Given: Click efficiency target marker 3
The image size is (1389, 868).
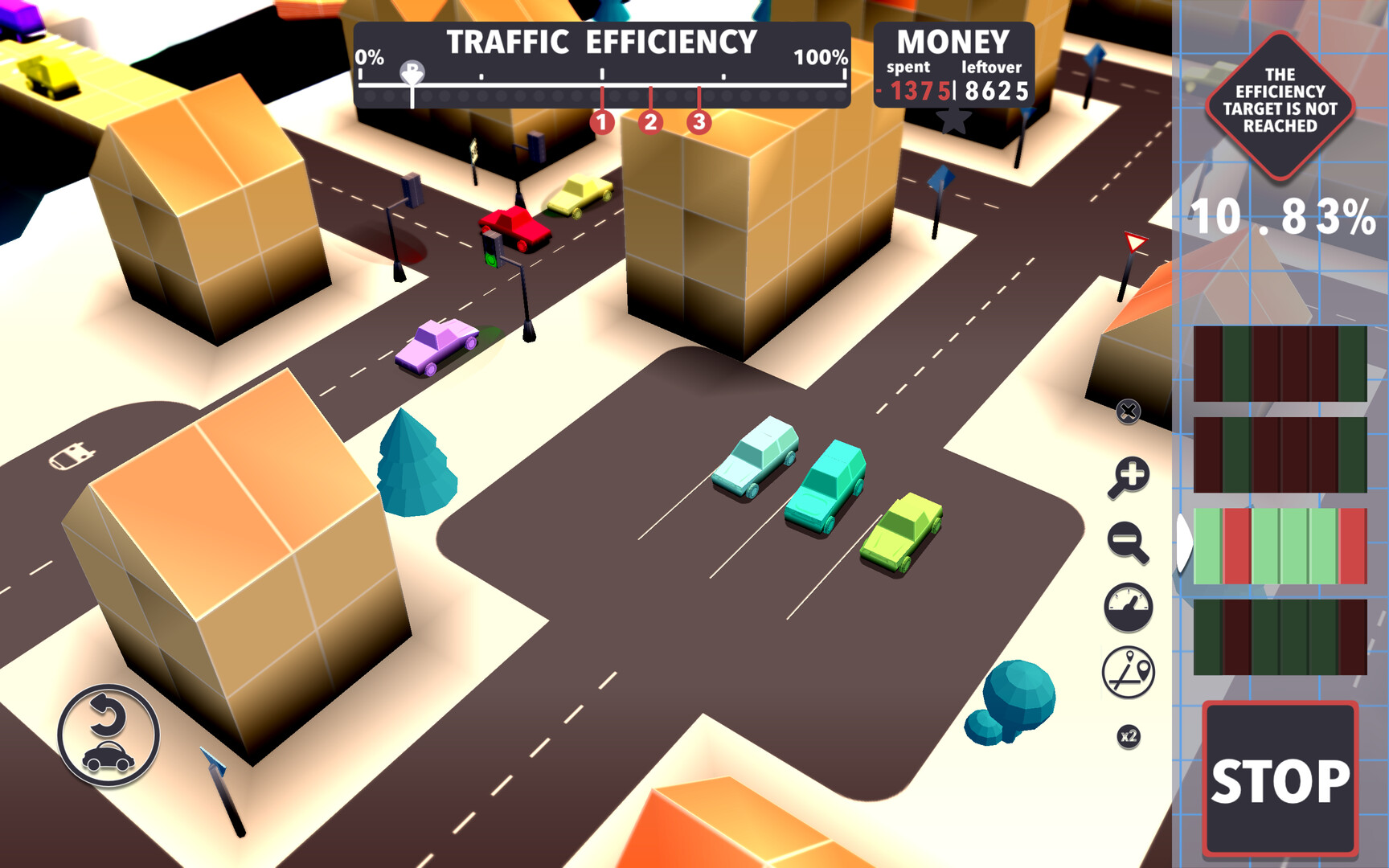Looking at the screenshot, I should click(x=699, y=122).
